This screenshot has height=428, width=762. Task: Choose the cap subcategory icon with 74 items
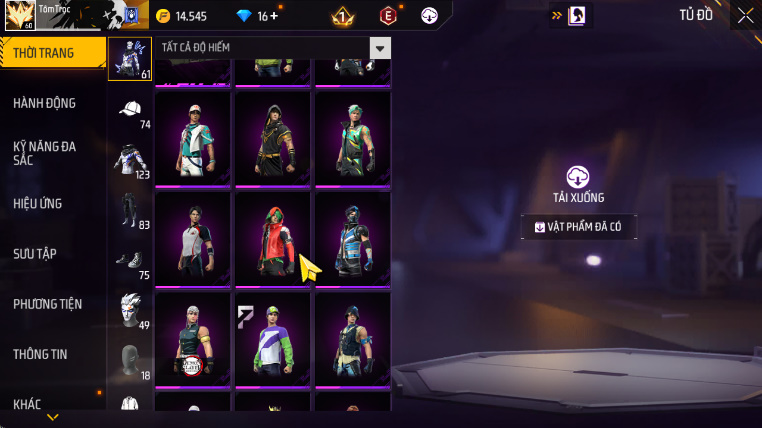[x=130, y=111]
